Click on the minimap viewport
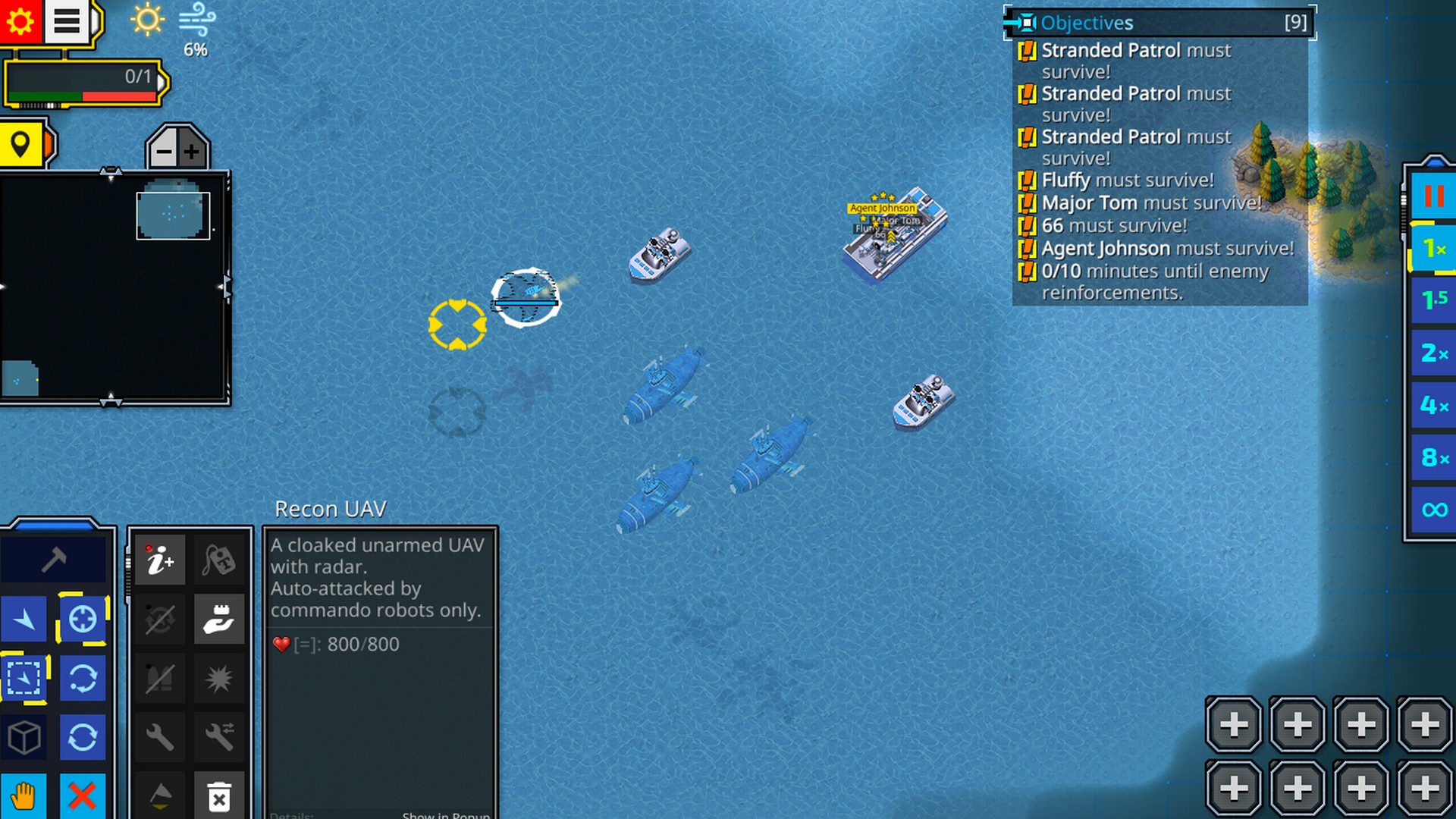 [x=173, y=215]
